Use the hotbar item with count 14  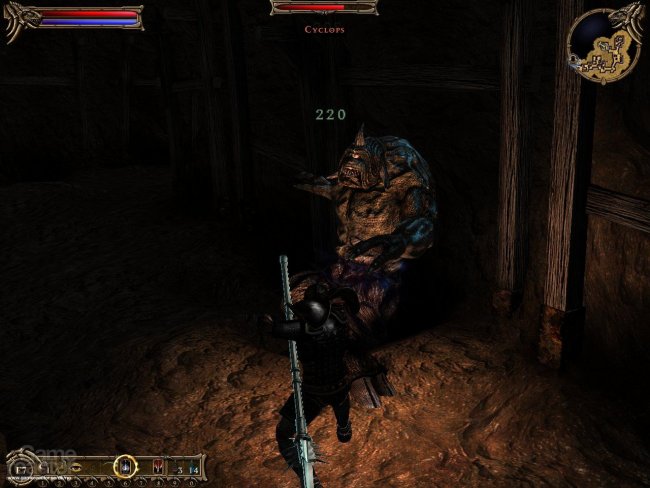click(192, 468)
